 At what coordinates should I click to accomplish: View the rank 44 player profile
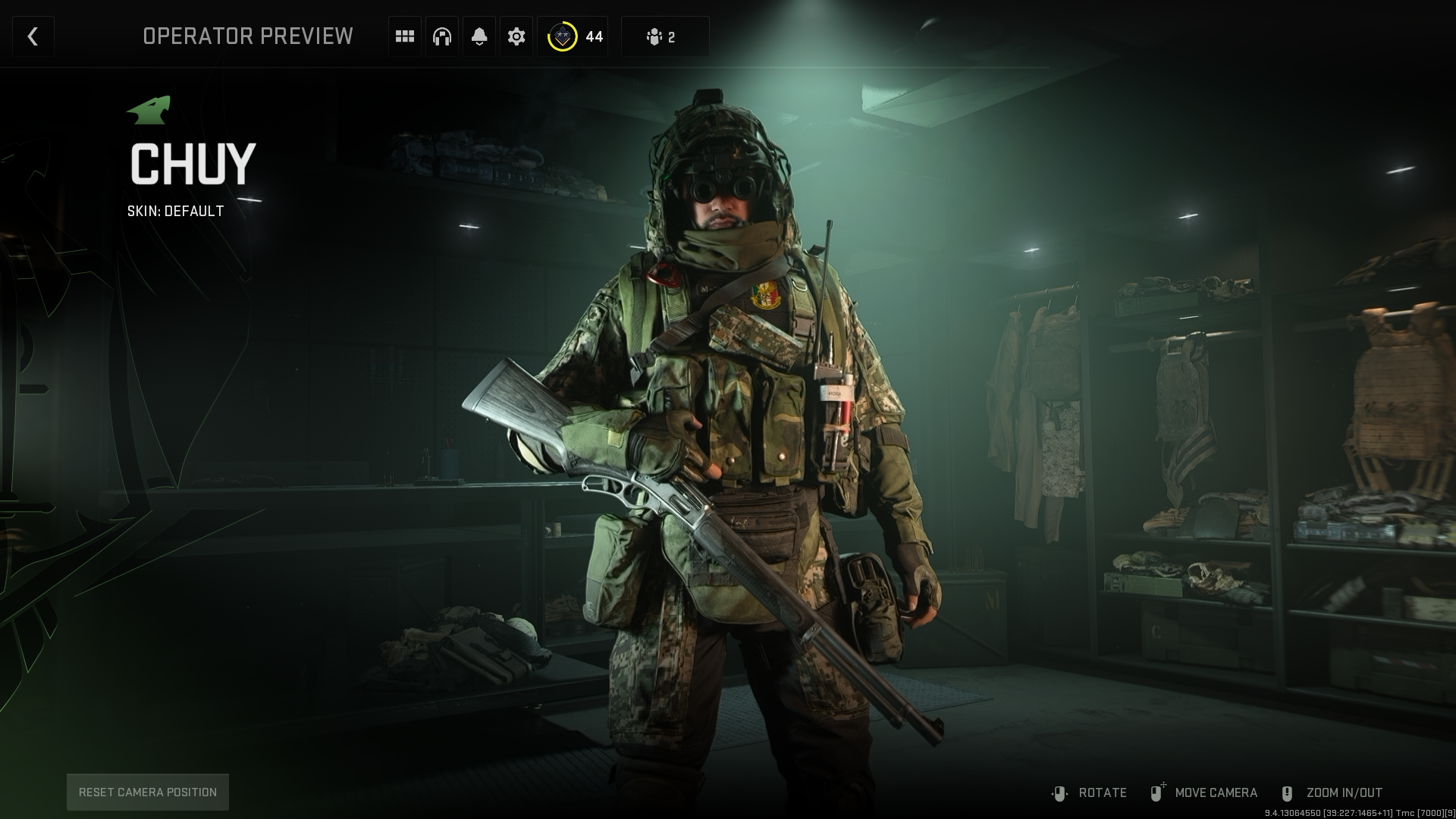point(573,36)
